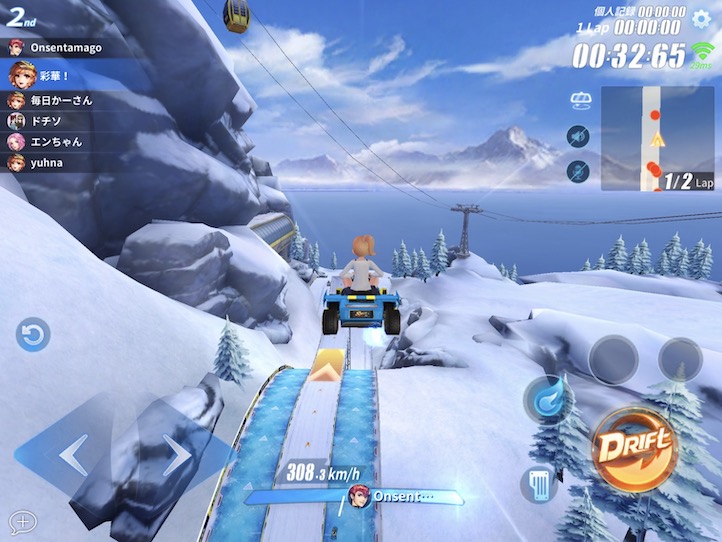This screenshot has width=722, height=542.
Task: Reset the kart with the circular arrow
Action: click(33, 334)
